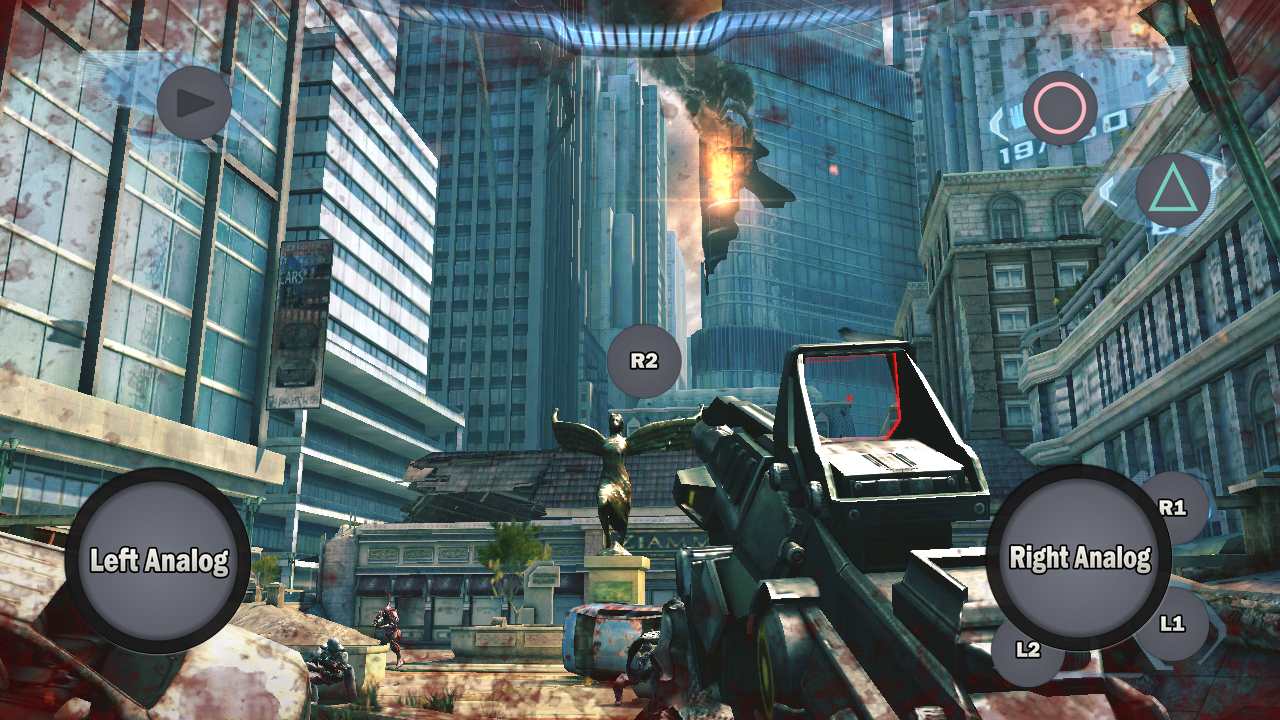
Task: Tap the Start arrow button
Action: [195, 102]
